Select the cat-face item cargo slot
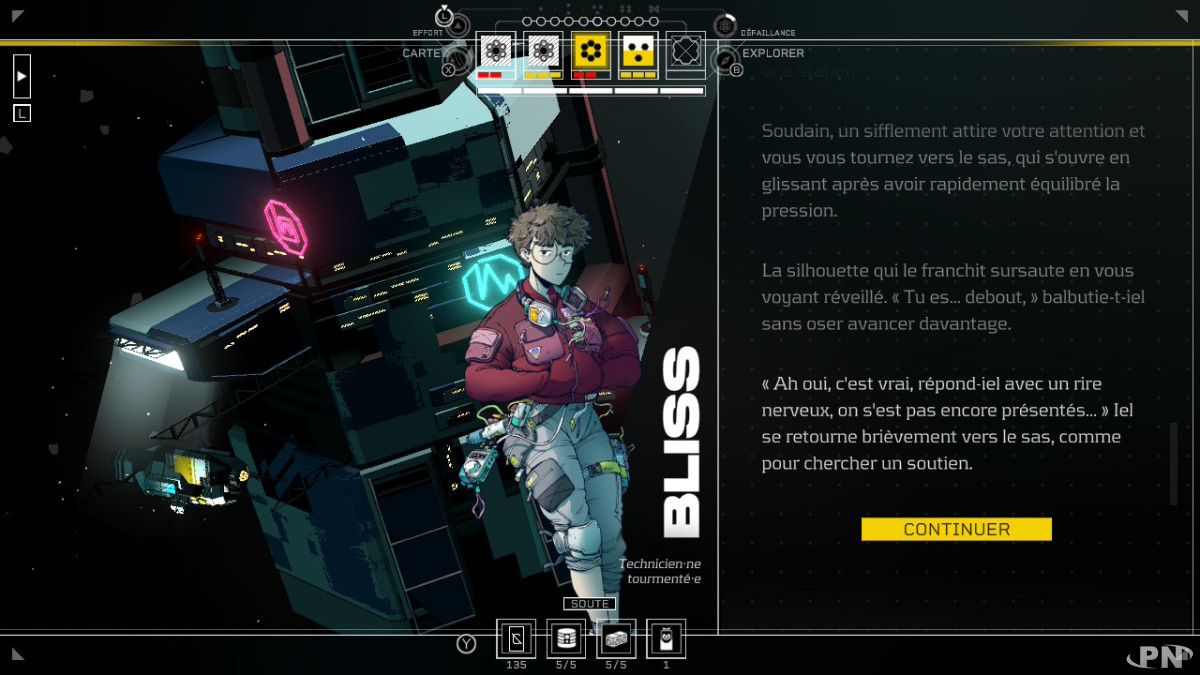 (x=666, y=638)
